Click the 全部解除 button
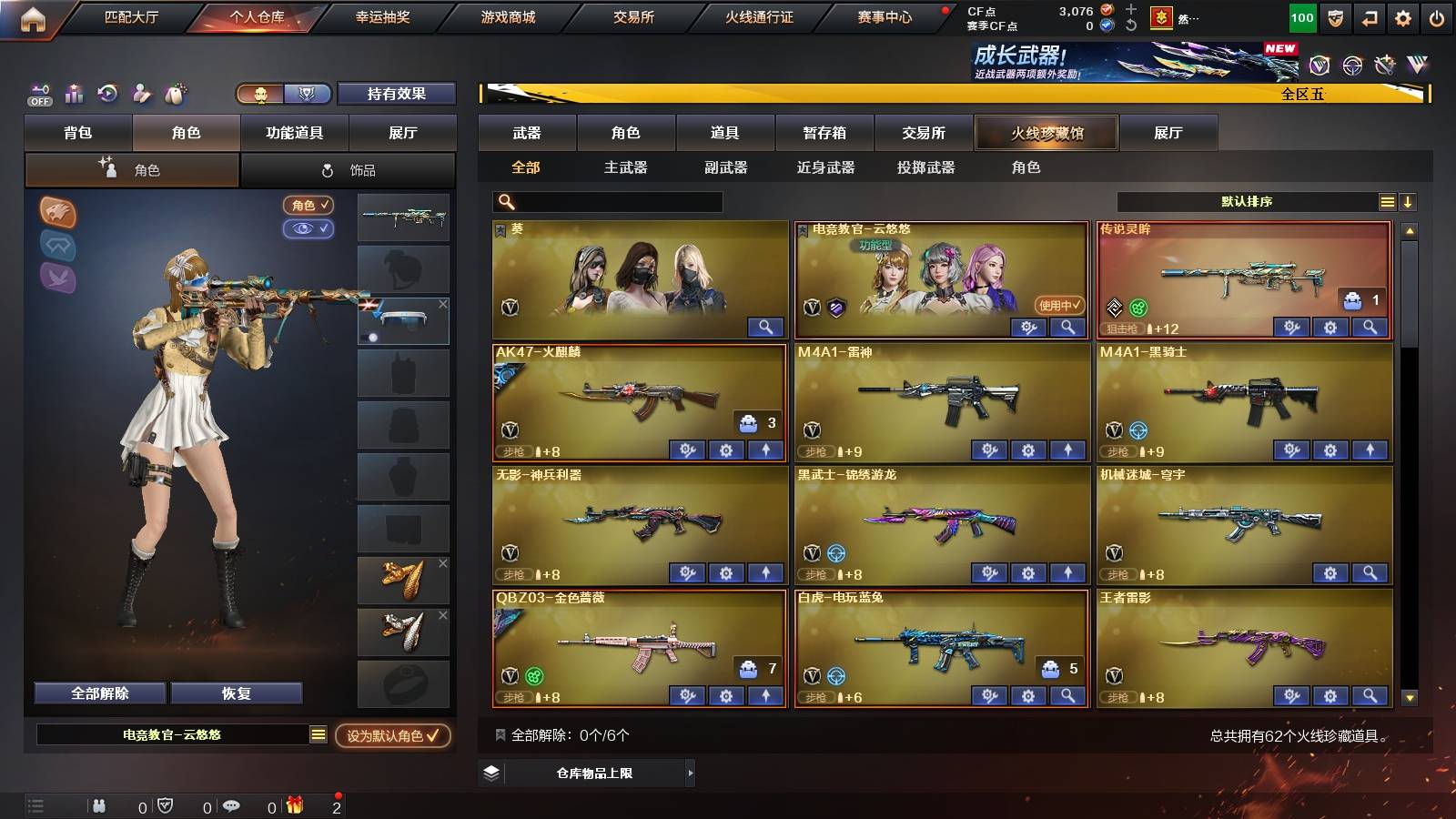The image size is (1456, 819). point(98,693)
